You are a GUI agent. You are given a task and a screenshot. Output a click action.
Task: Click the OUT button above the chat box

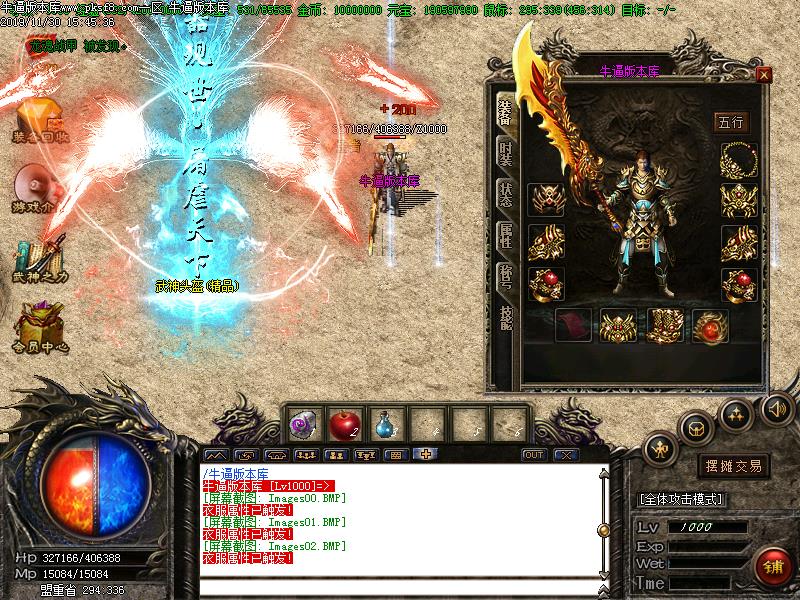click(x=534, y=454)
